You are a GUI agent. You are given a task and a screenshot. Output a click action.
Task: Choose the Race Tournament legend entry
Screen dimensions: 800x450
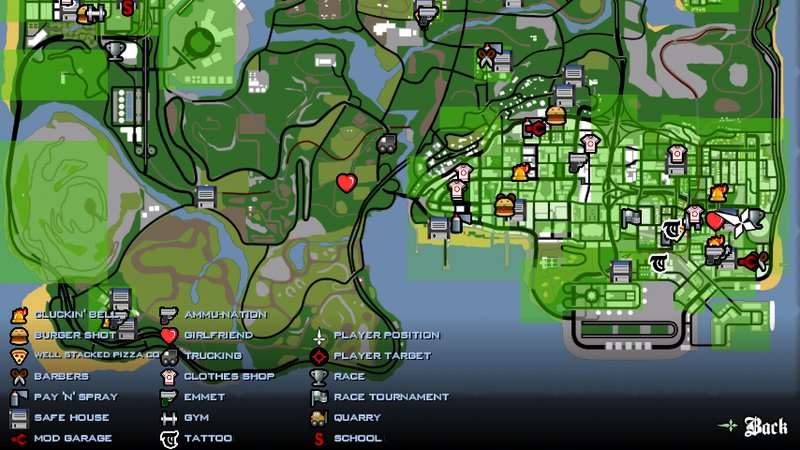pos(391,397)
